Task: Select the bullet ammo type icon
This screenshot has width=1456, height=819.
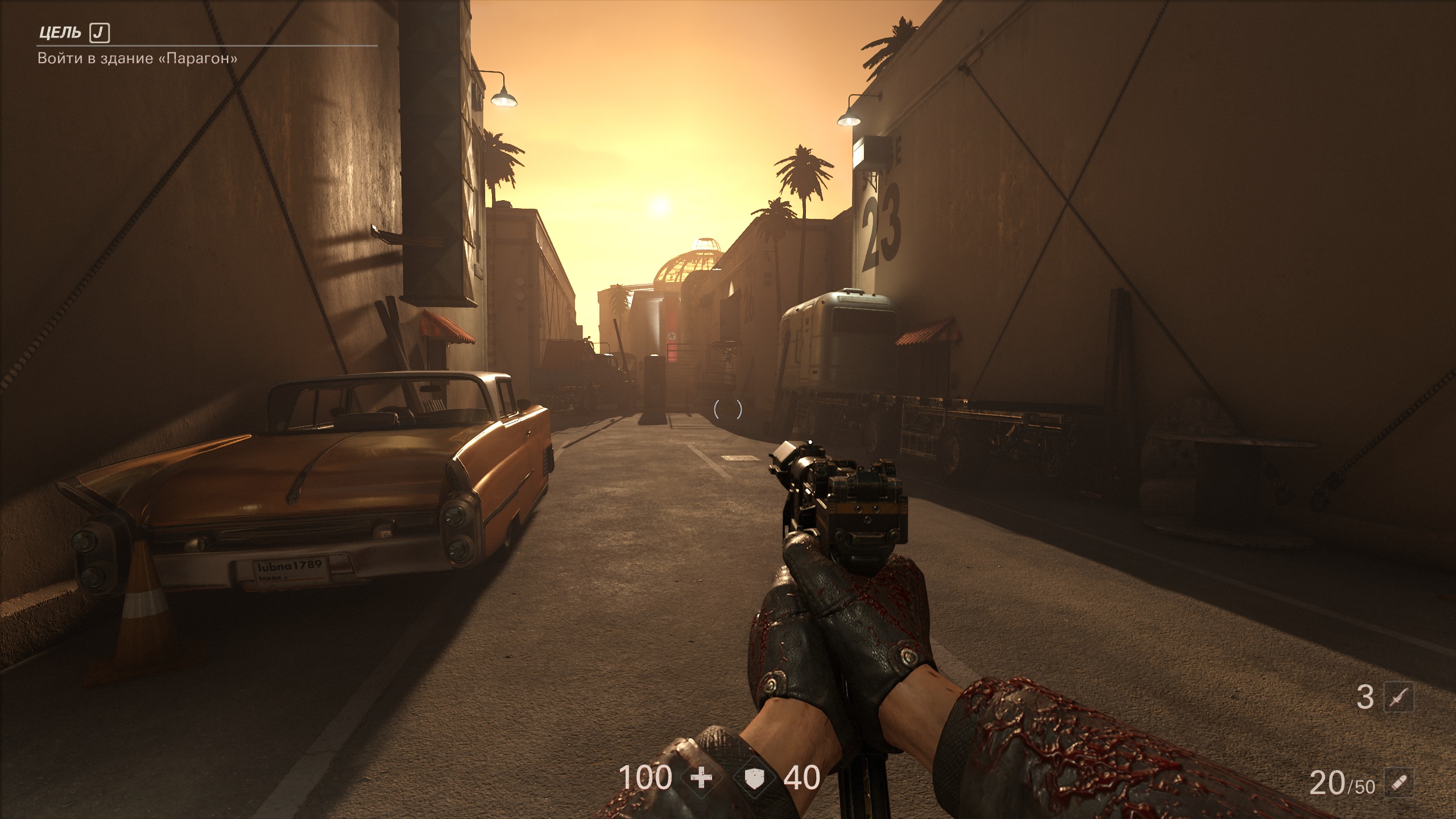Action: [1399, 783]
